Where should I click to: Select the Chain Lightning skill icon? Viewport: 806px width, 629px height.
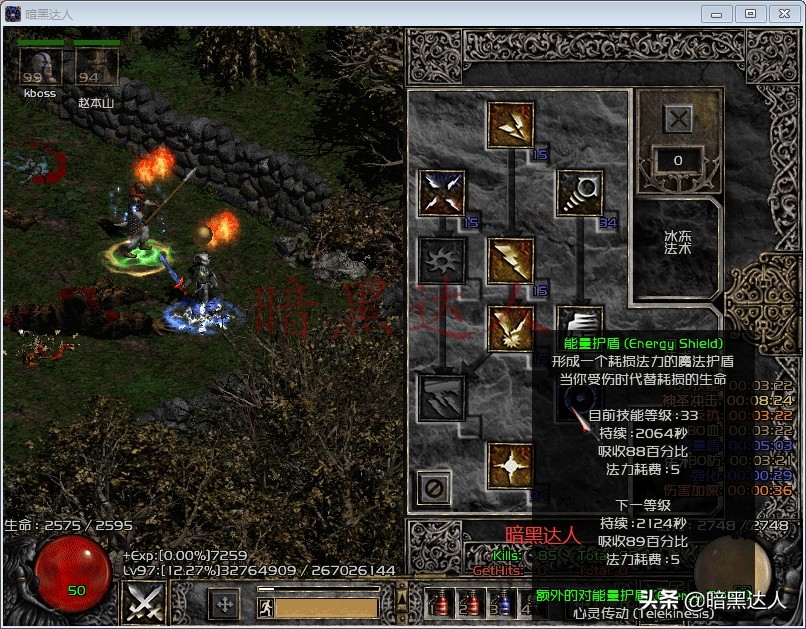click(511, 328)
